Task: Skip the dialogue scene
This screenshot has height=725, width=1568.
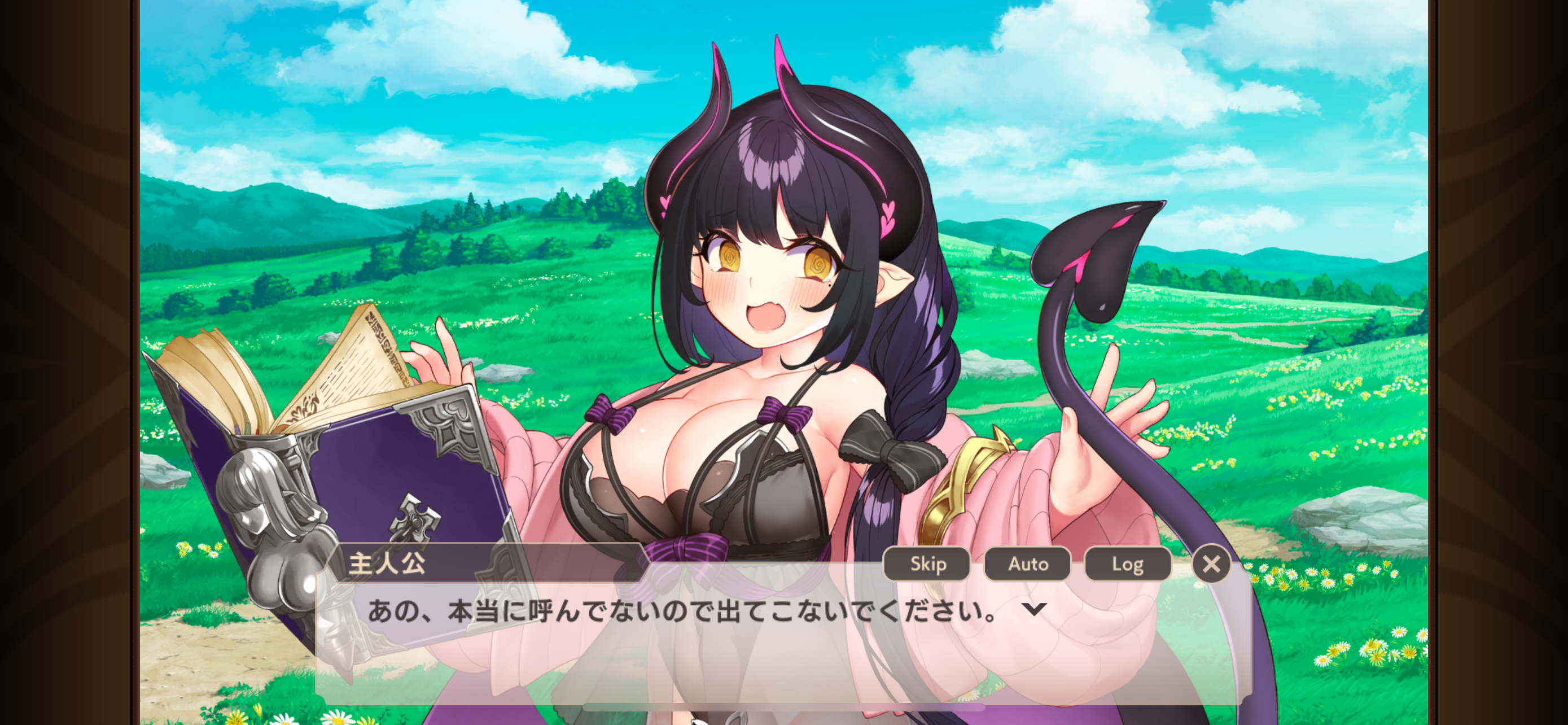Action: [x=926, y=564]
